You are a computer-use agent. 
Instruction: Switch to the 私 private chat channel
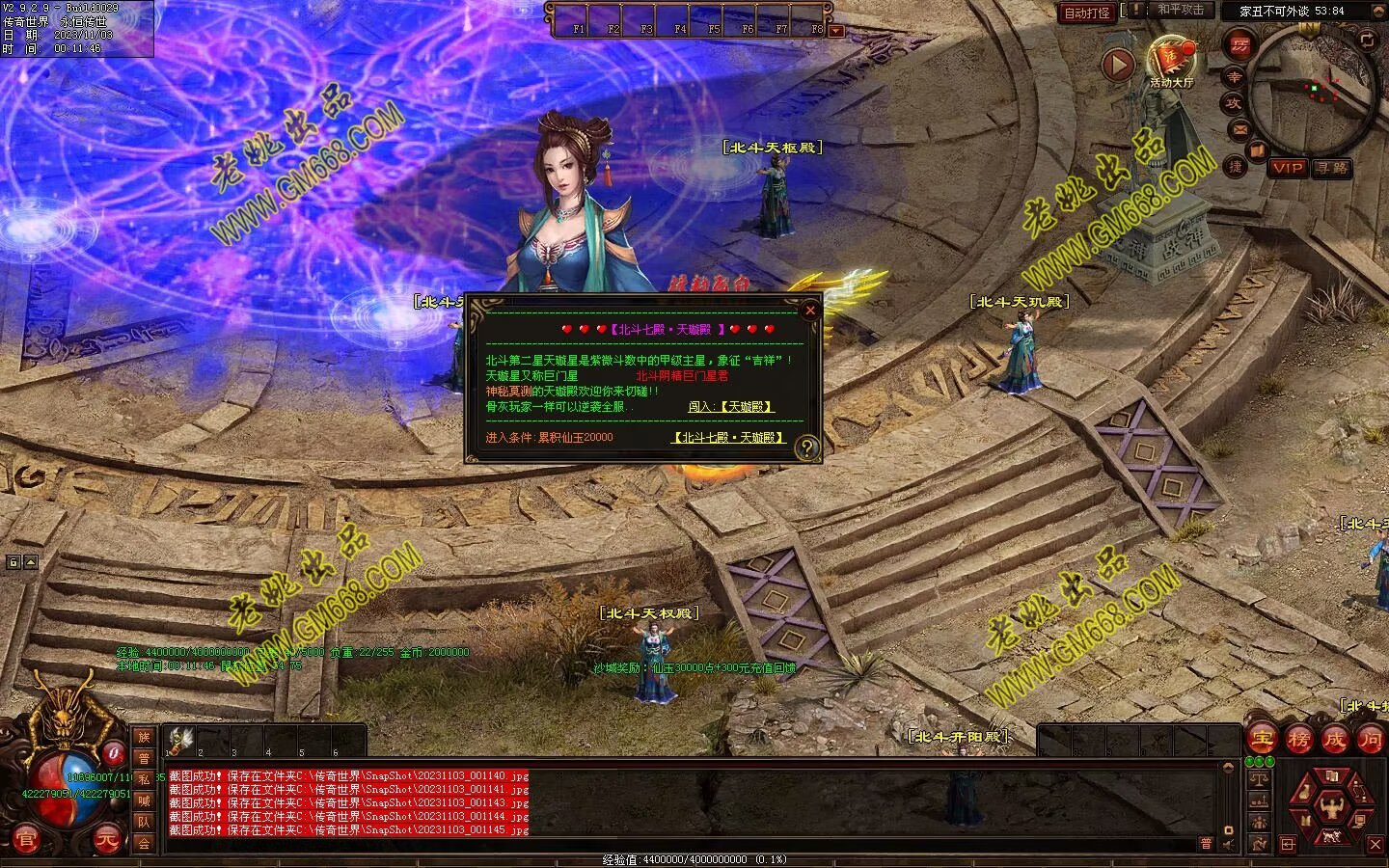pyautogui.click(x=144, y=778)
